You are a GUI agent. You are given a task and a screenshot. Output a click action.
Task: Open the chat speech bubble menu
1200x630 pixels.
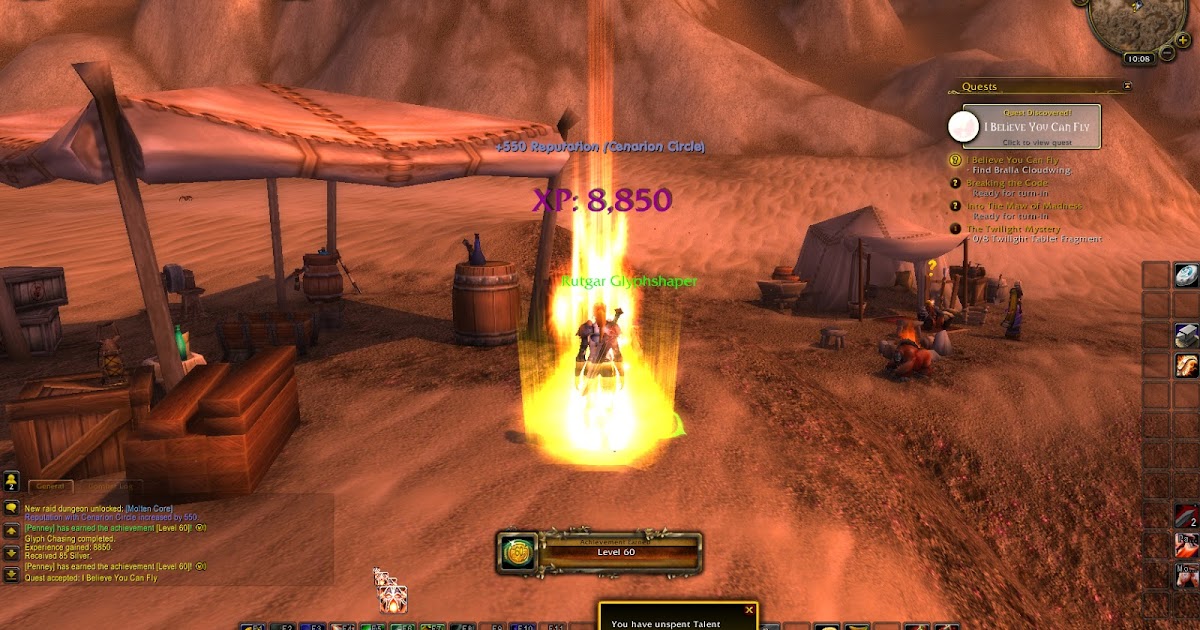[x=11, y=508]
